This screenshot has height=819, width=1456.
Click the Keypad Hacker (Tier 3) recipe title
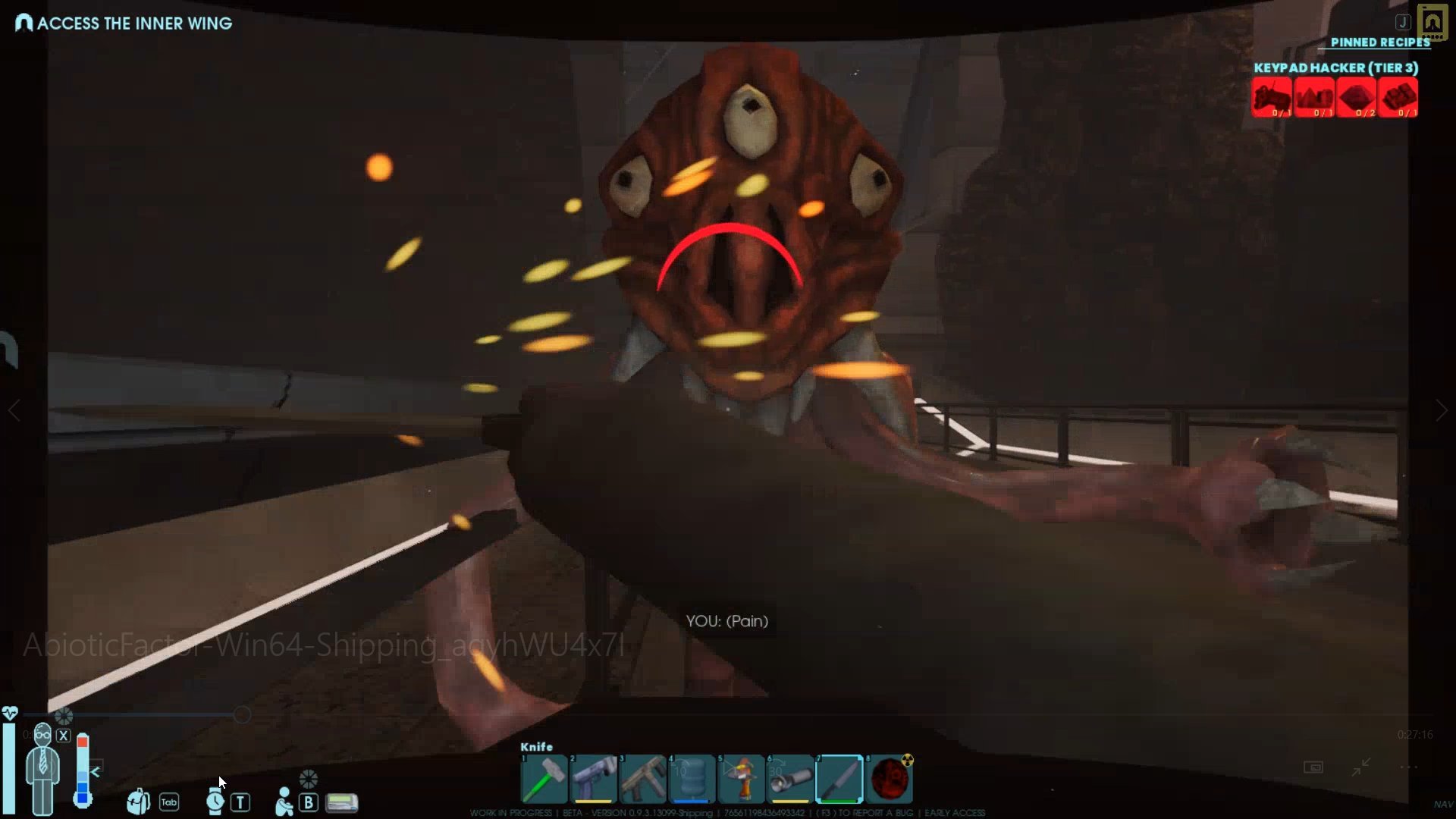pyautogui.click(x=1335, y=67)
